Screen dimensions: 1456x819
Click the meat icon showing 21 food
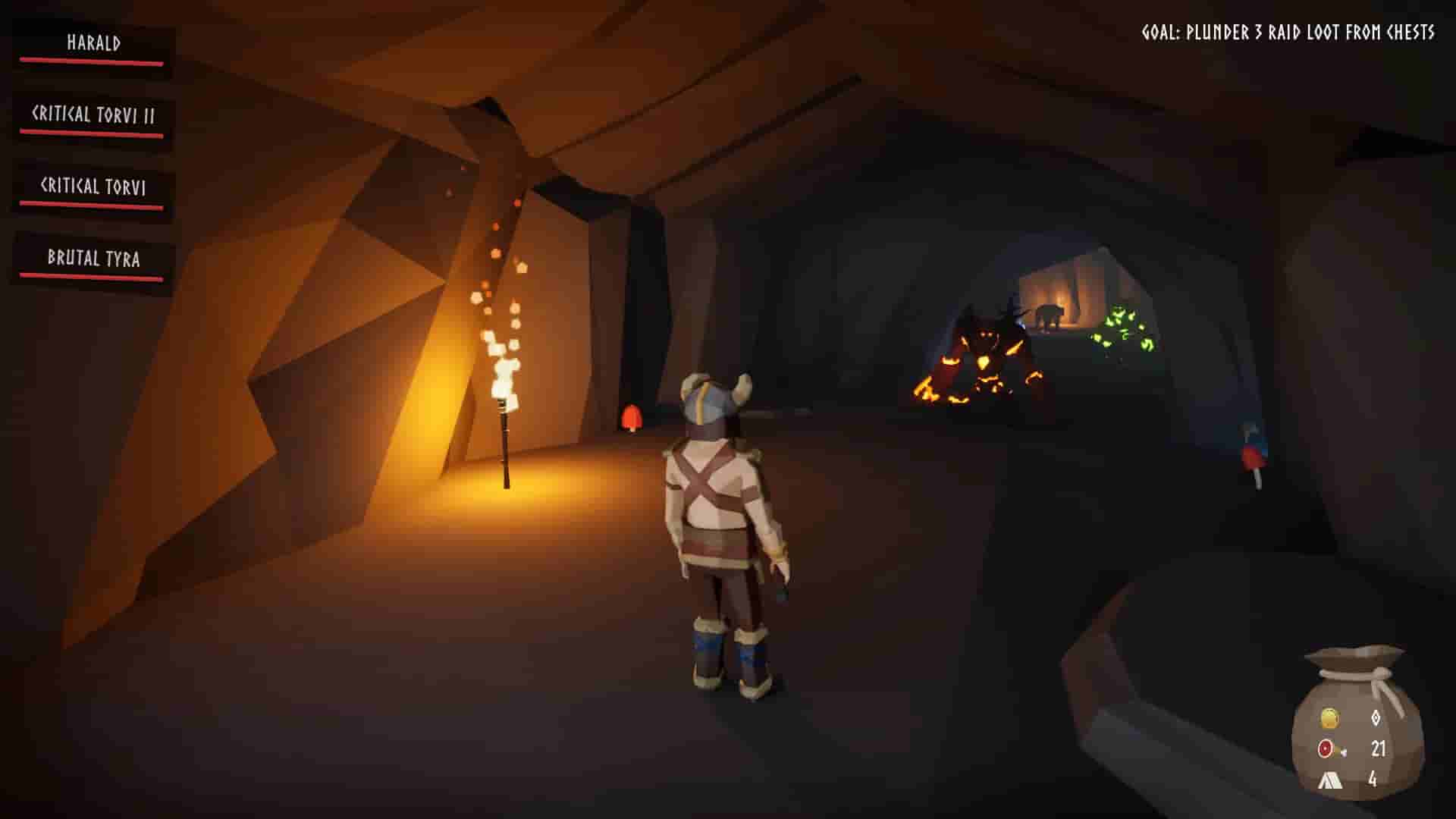pos(1326,748)
